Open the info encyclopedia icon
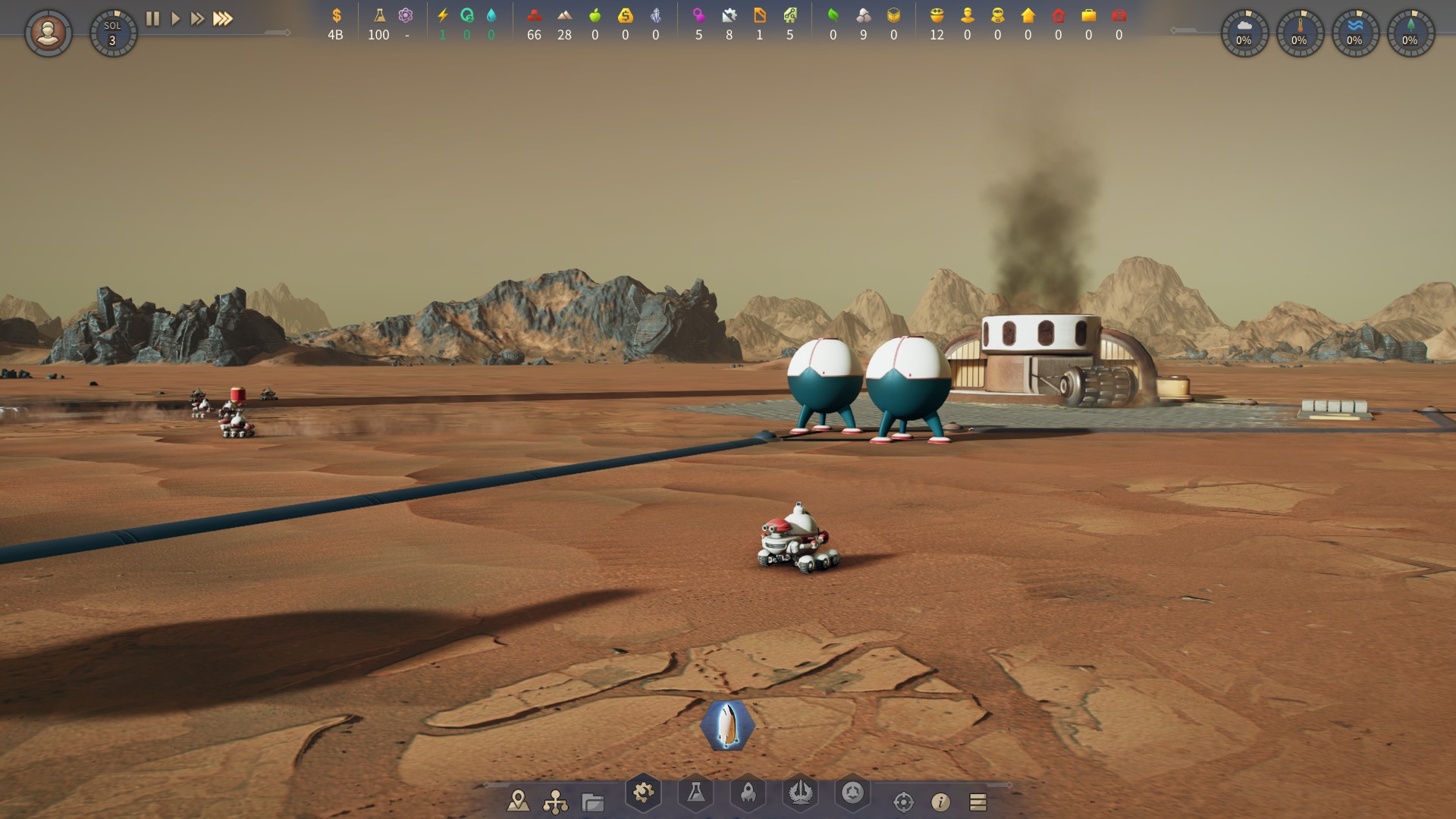 tap(940, 802)
